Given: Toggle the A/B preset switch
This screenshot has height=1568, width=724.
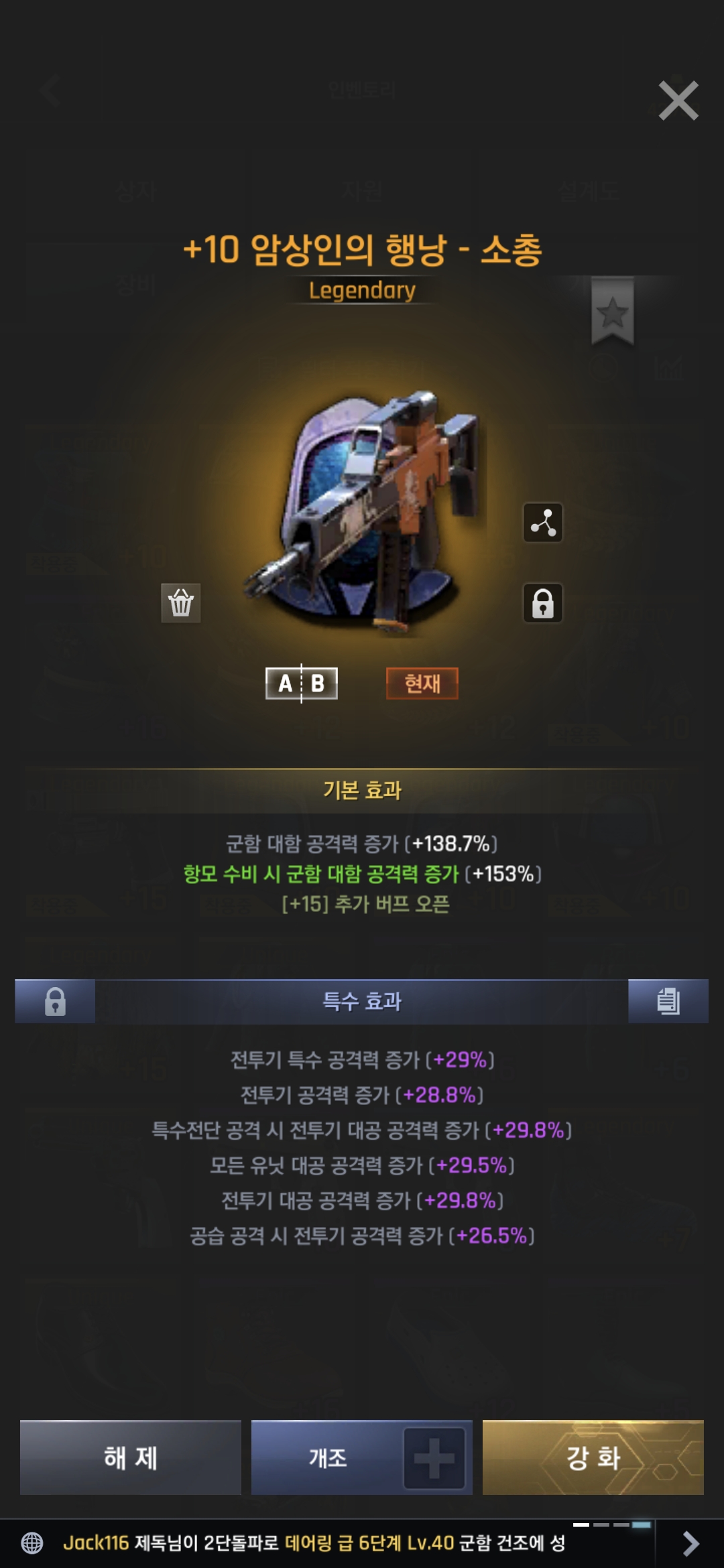Looking at the screenshot, I should click(302, 683).
